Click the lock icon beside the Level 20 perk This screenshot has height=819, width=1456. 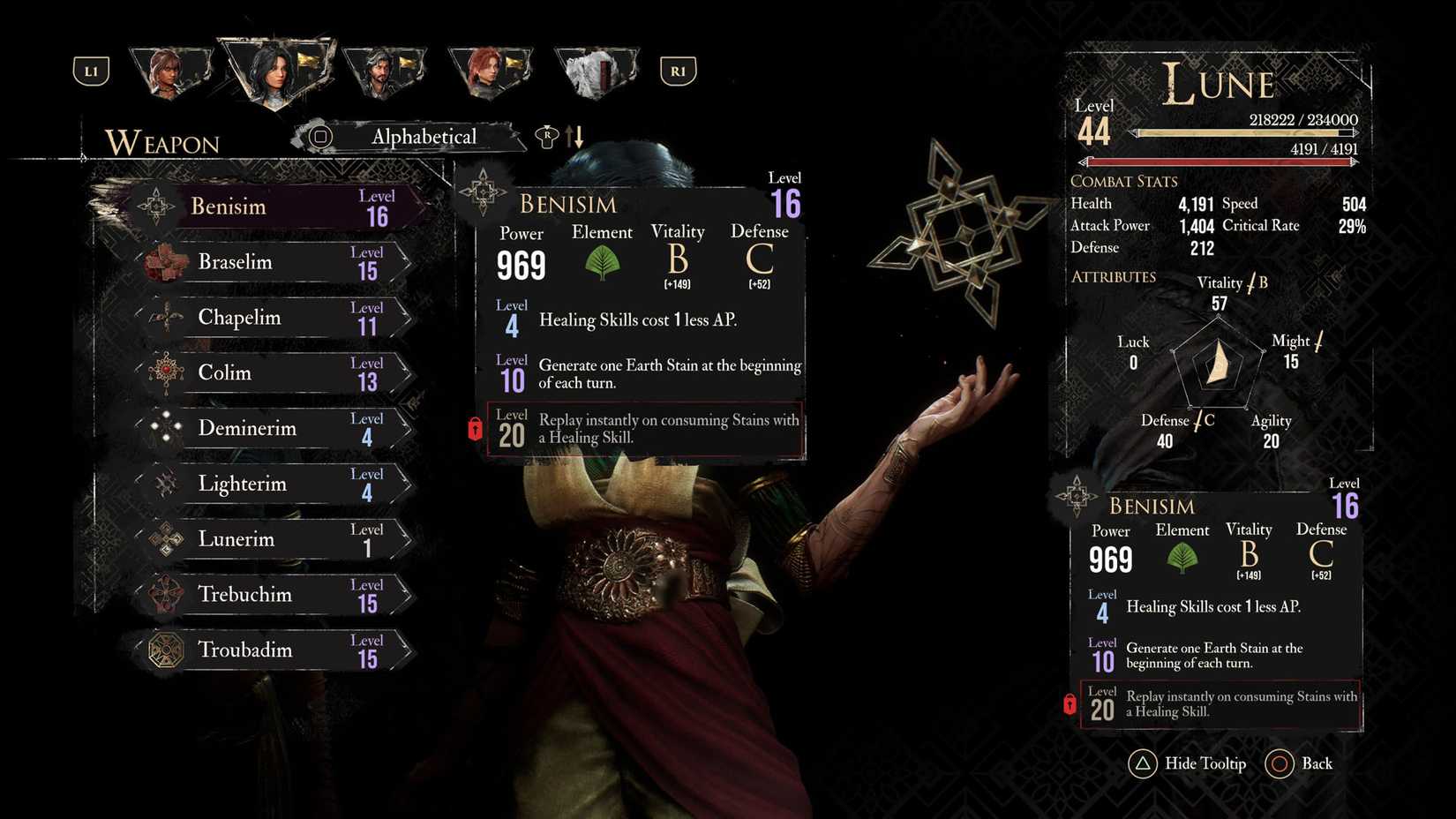pos(476,429)
